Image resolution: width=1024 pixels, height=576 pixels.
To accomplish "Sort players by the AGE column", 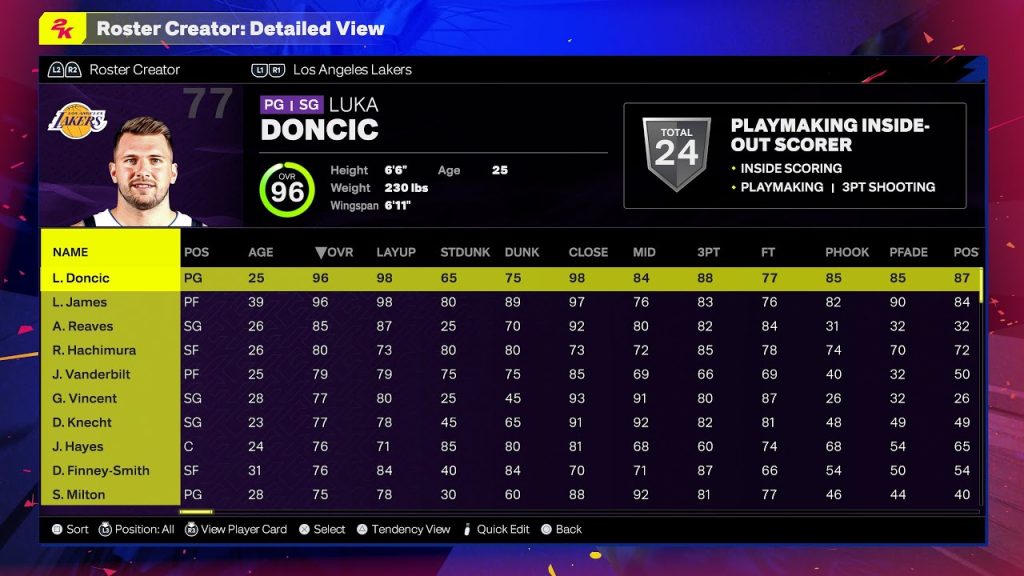I will [x=260, y=252].
